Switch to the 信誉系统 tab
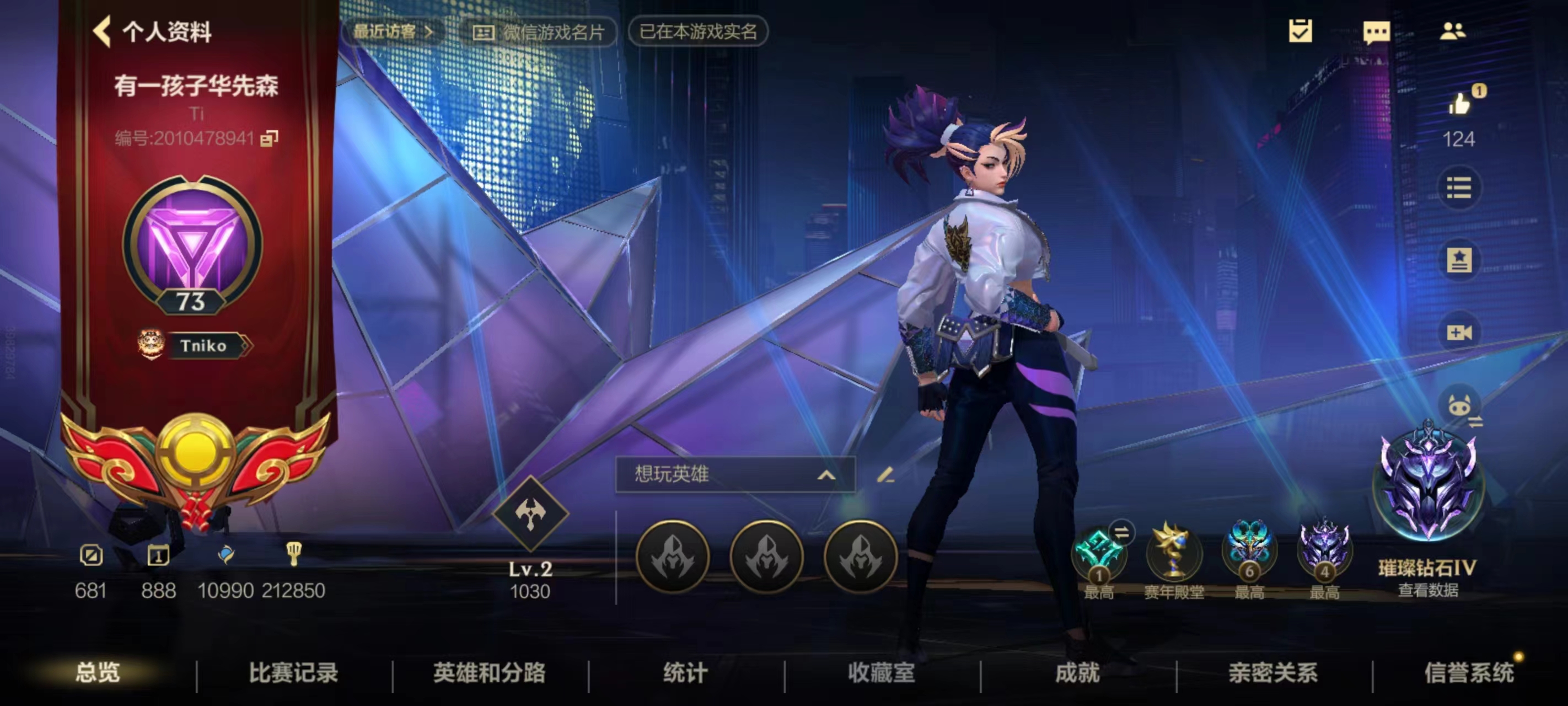The height and width of the screenshot is (706, 1568). pos(1469,672)
